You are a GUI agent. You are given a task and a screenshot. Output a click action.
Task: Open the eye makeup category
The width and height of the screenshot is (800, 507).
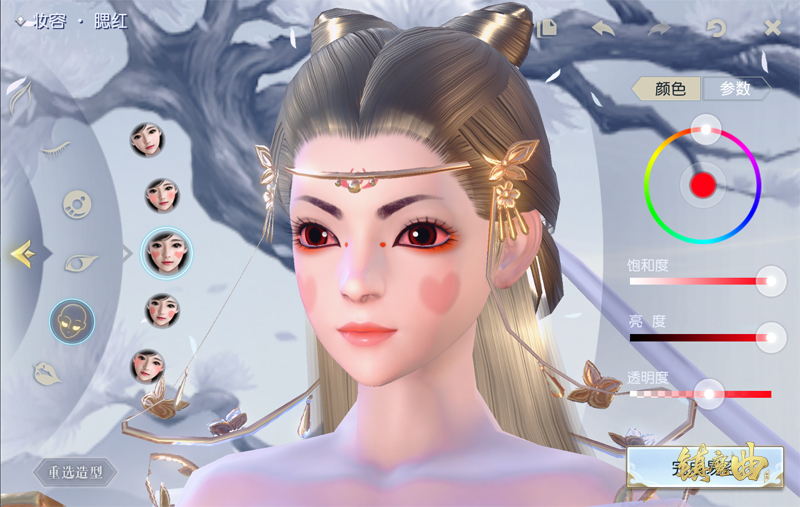(80, 262)
